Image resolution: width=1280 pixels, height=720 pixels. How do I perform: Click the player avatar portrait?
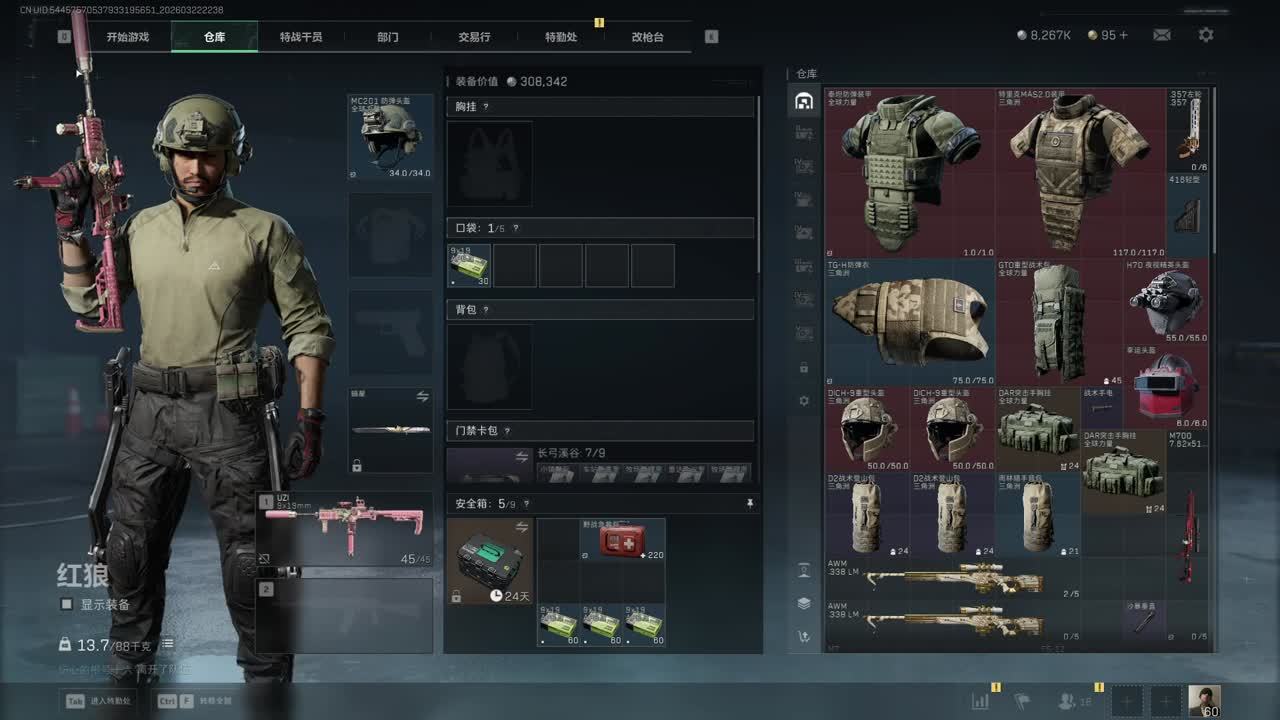(x=1203, y=702)
